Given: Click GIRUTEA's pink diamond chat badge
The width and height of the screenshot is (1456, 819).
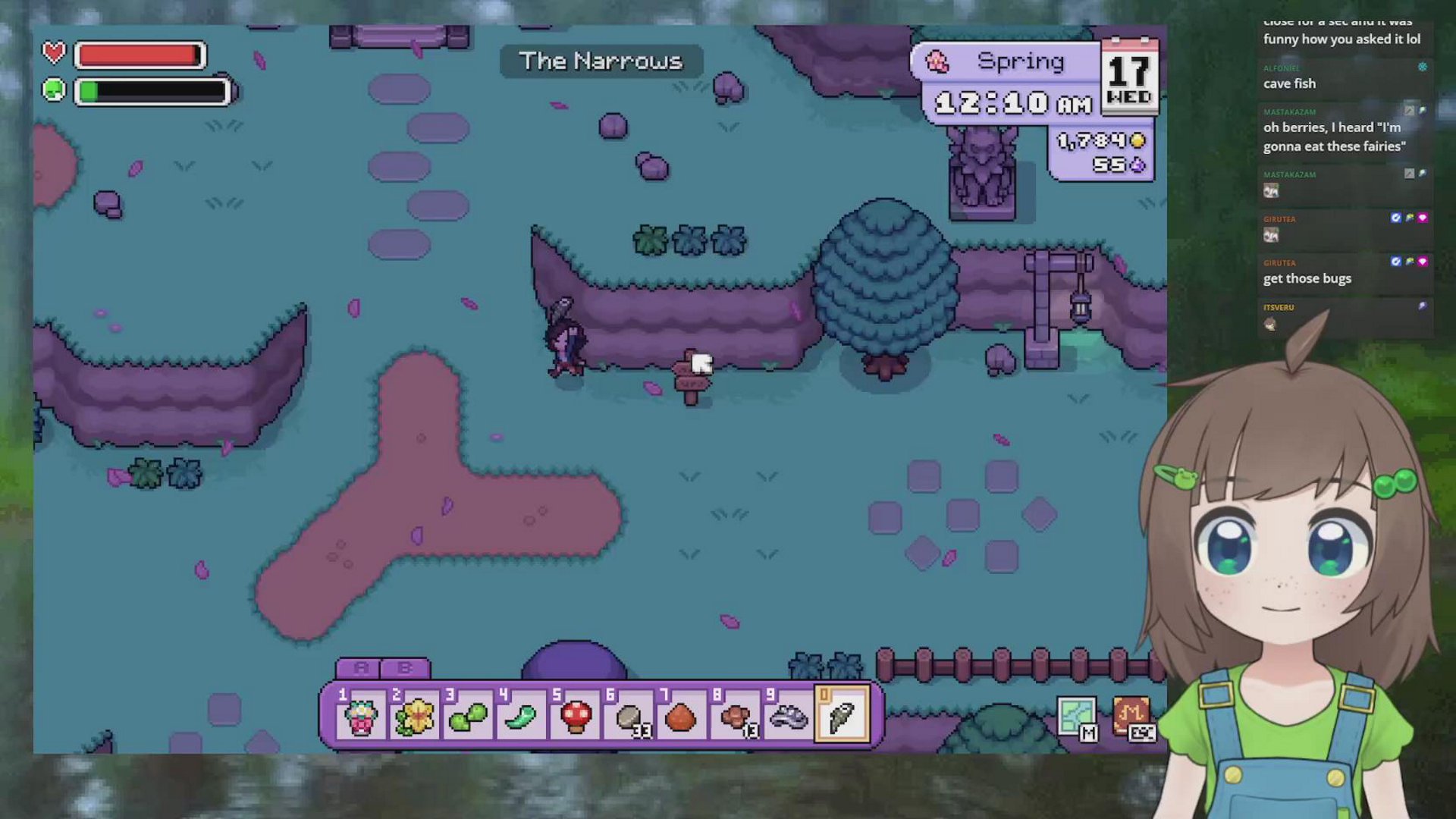Looking at the screenshot, I should [1423, 218].
